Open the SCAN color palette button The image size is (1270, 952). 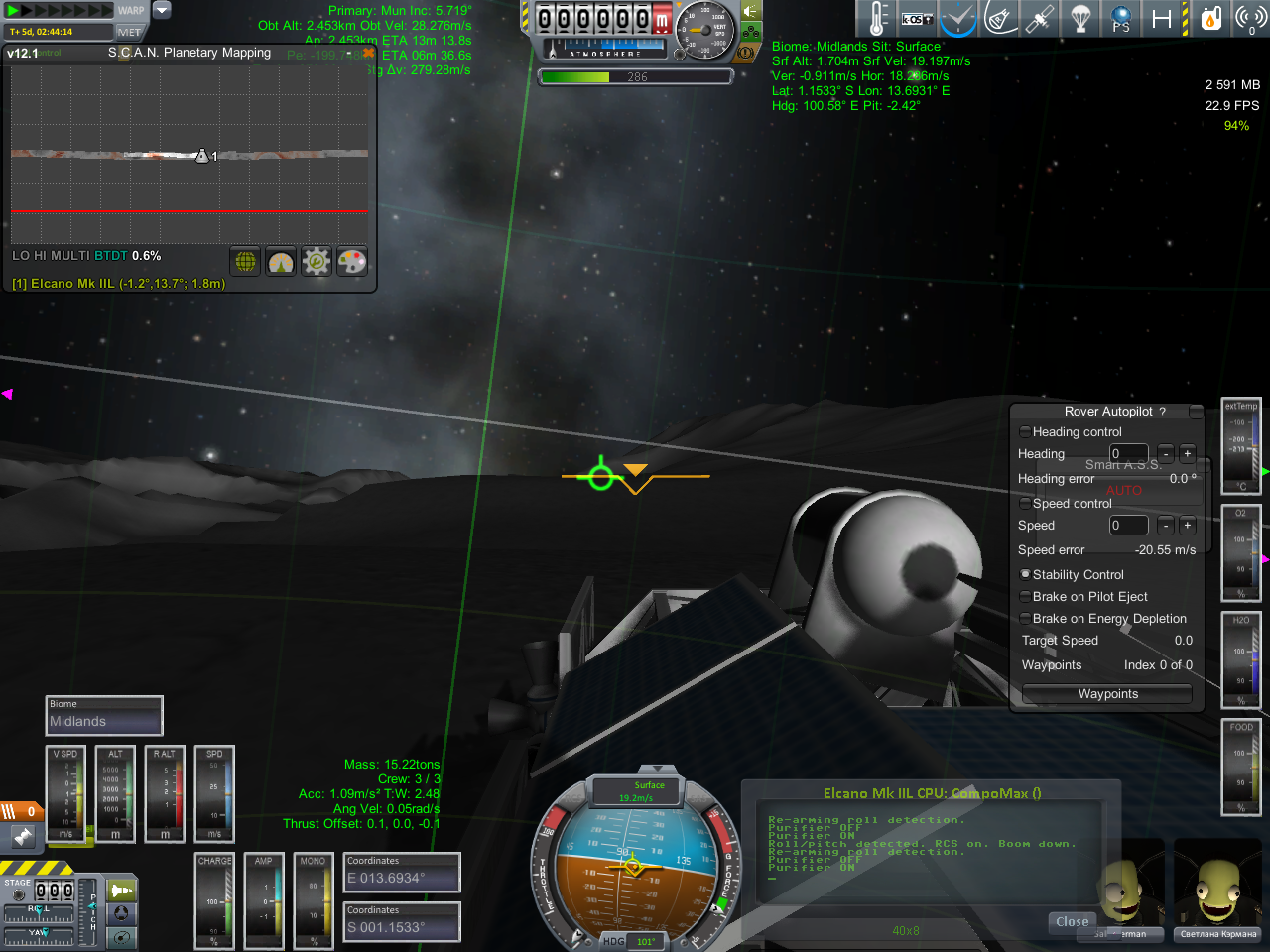point(352,262)
